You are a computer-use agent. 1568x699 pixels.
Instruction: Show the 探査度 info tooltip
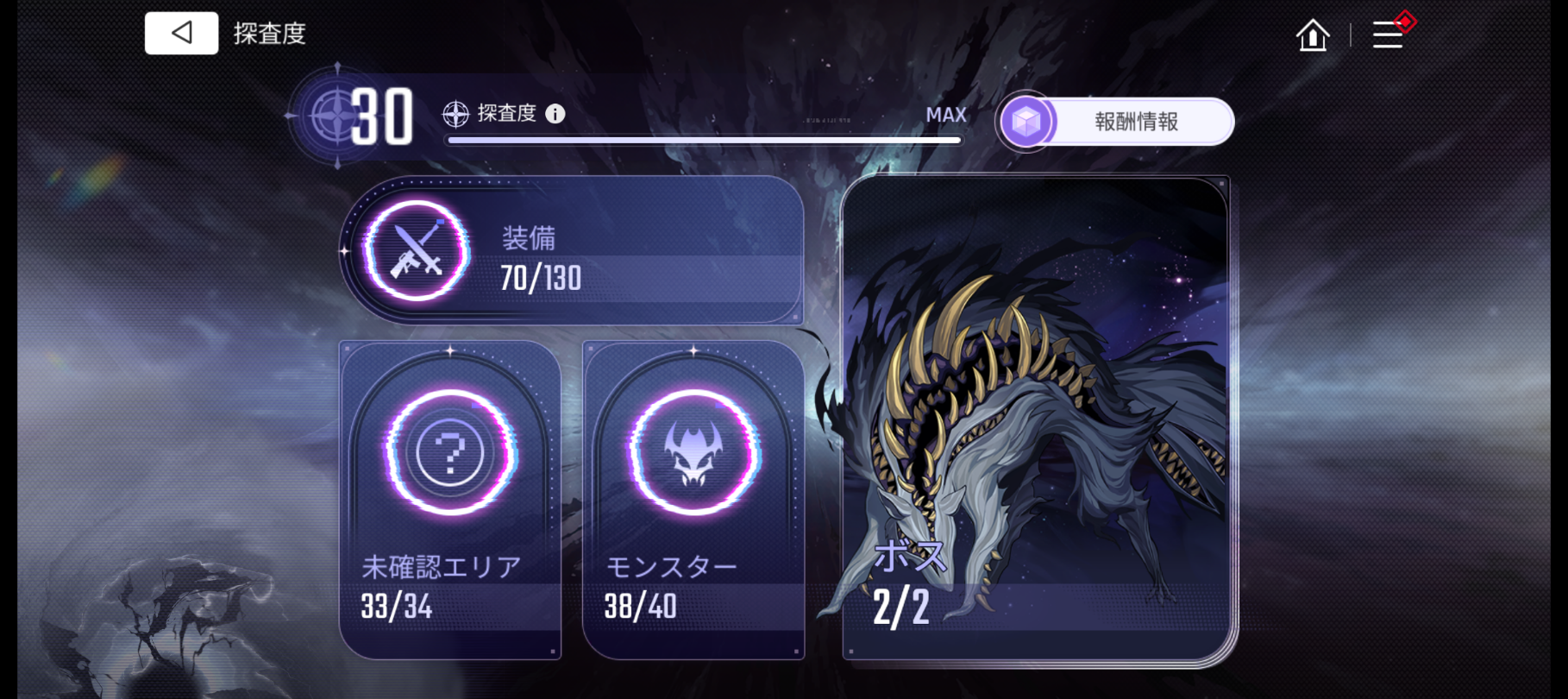pos(555,114)
